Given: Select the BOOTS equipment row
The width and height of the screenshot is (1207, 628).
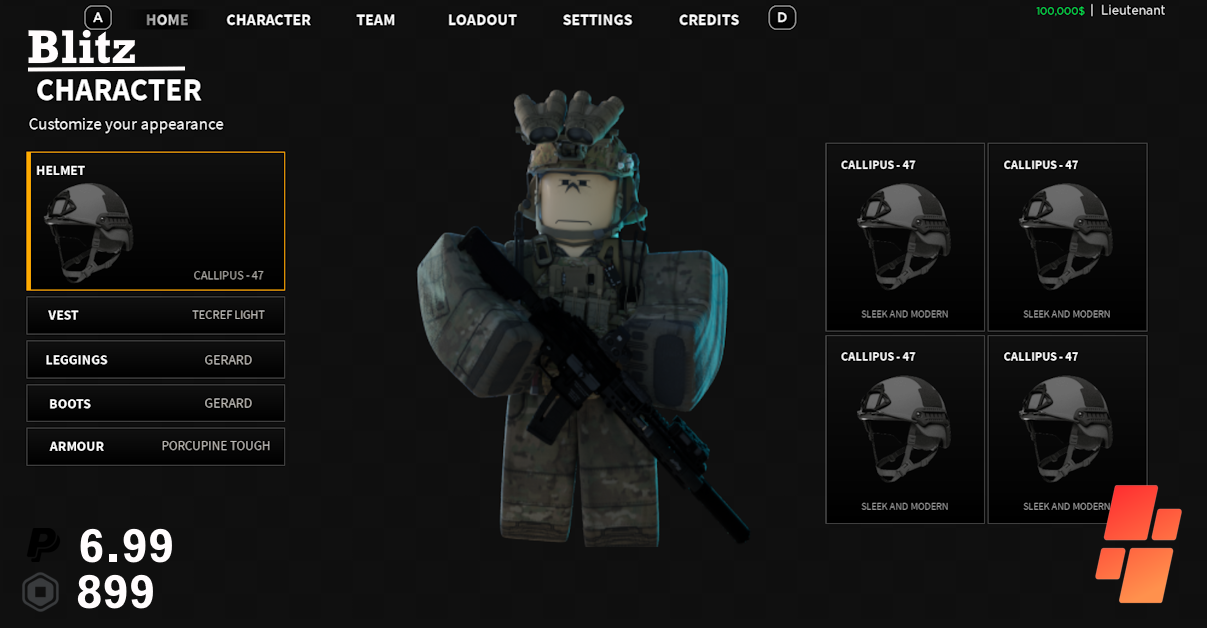Looking at the screenshot, I should click(x=156, y=404).
